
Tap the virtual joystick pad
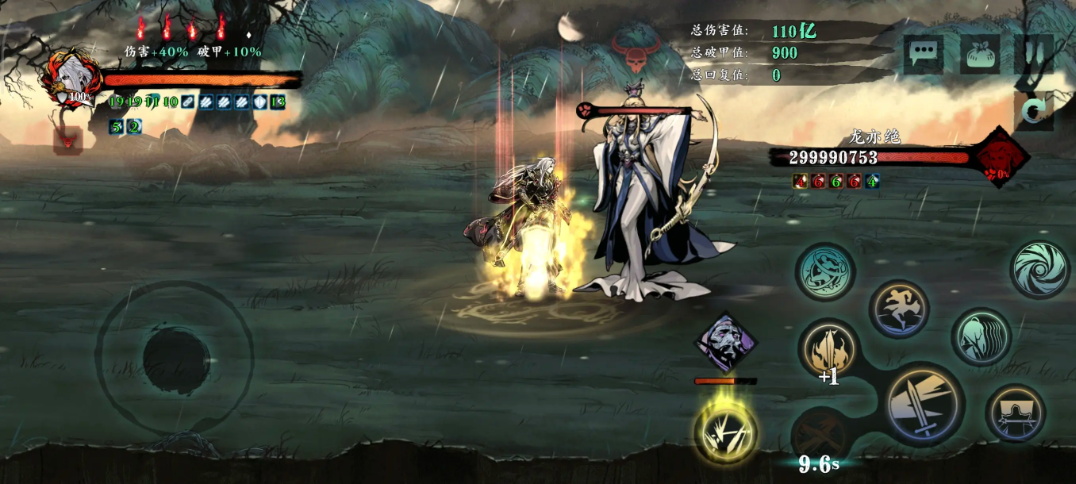pyautogui.click(x=176, y=357)
